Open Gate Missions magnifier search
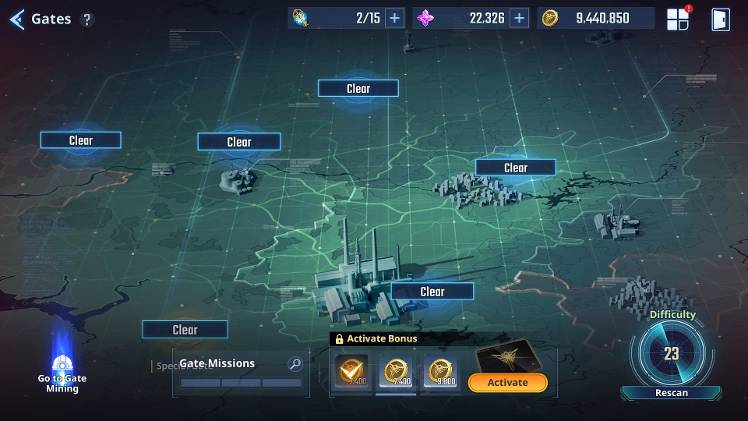This screenshot has height=421, width=748. pos(295,364)
